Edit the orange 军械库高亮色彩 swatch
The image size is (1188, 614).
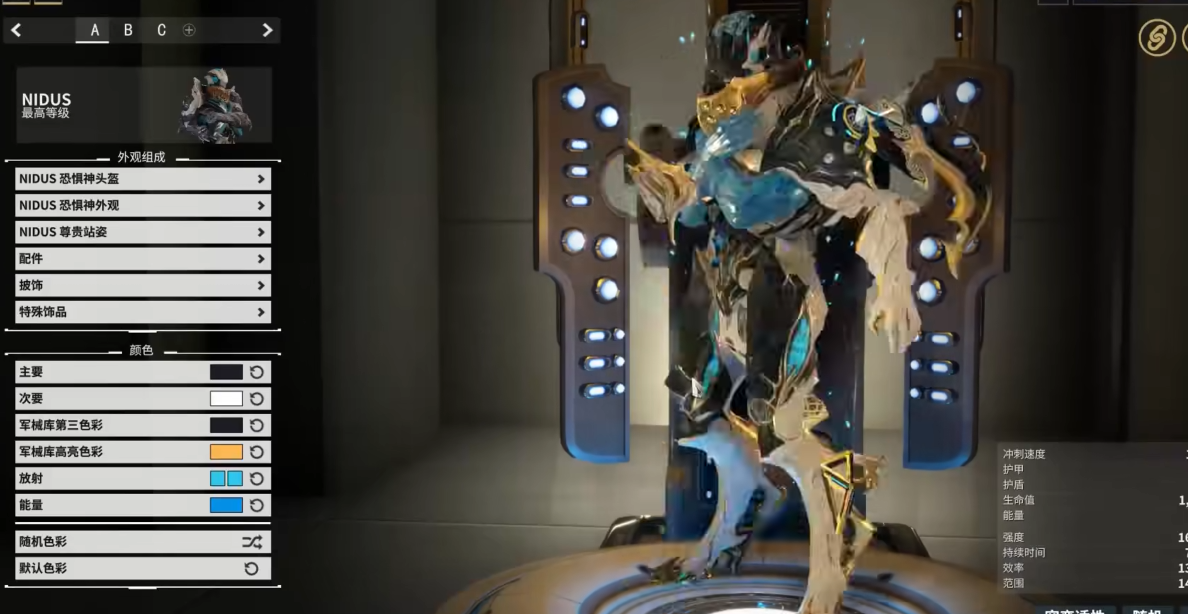(x=226, y=452)
